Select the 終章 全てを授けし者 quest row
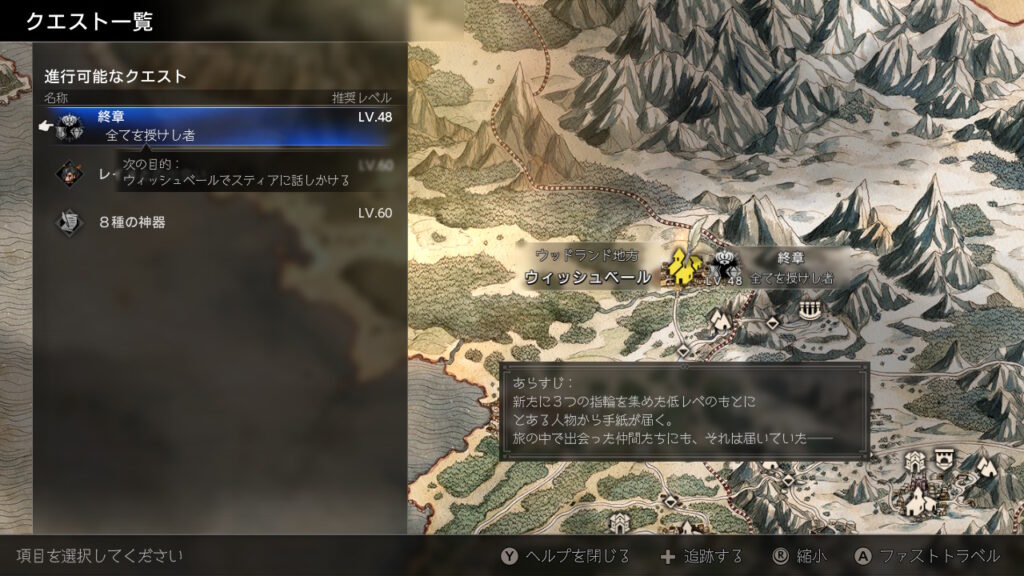This screenshot has width=1024, height=576. coord(222,126)
